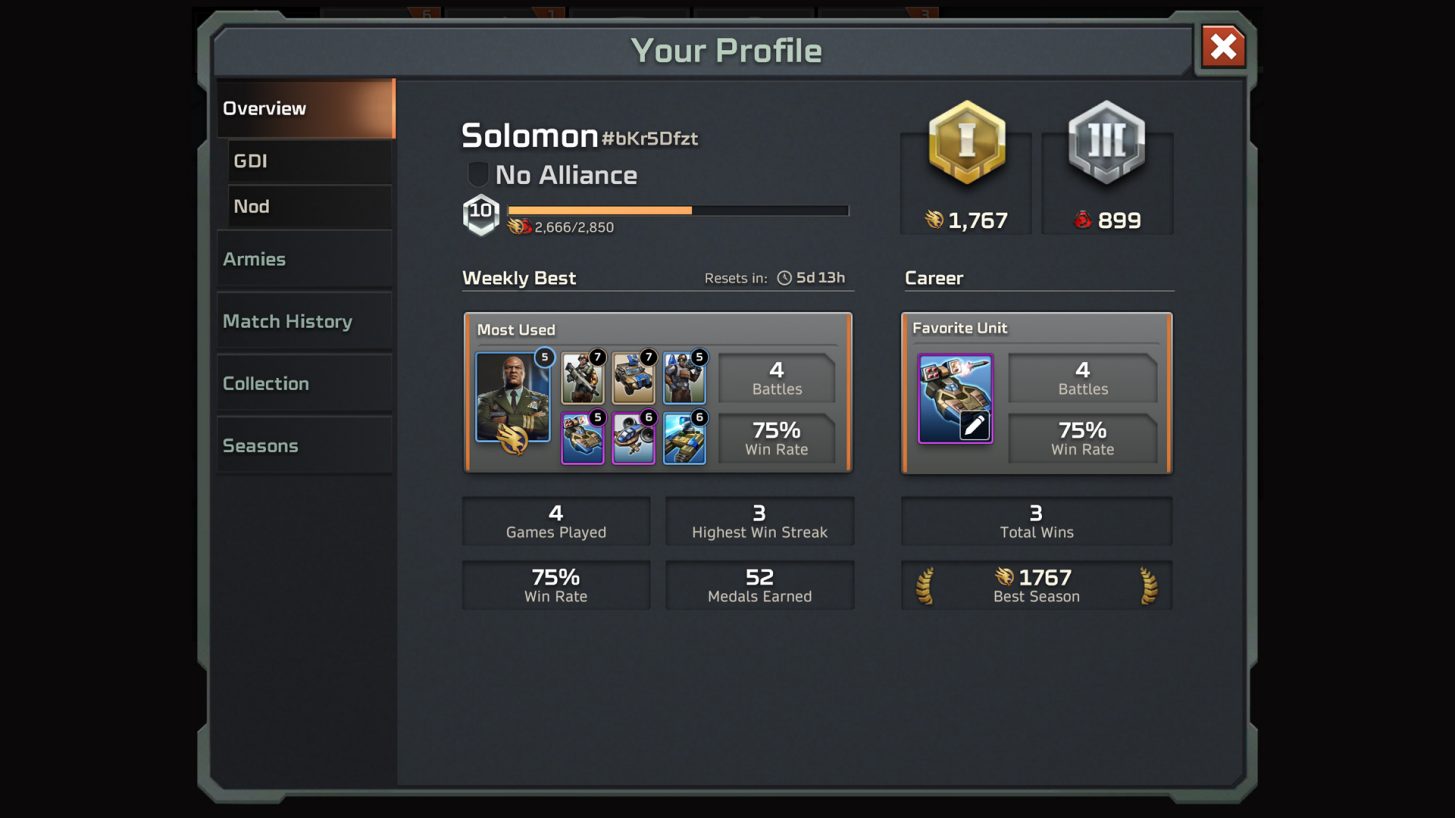
Task: Open Match History
Action: 304,321
